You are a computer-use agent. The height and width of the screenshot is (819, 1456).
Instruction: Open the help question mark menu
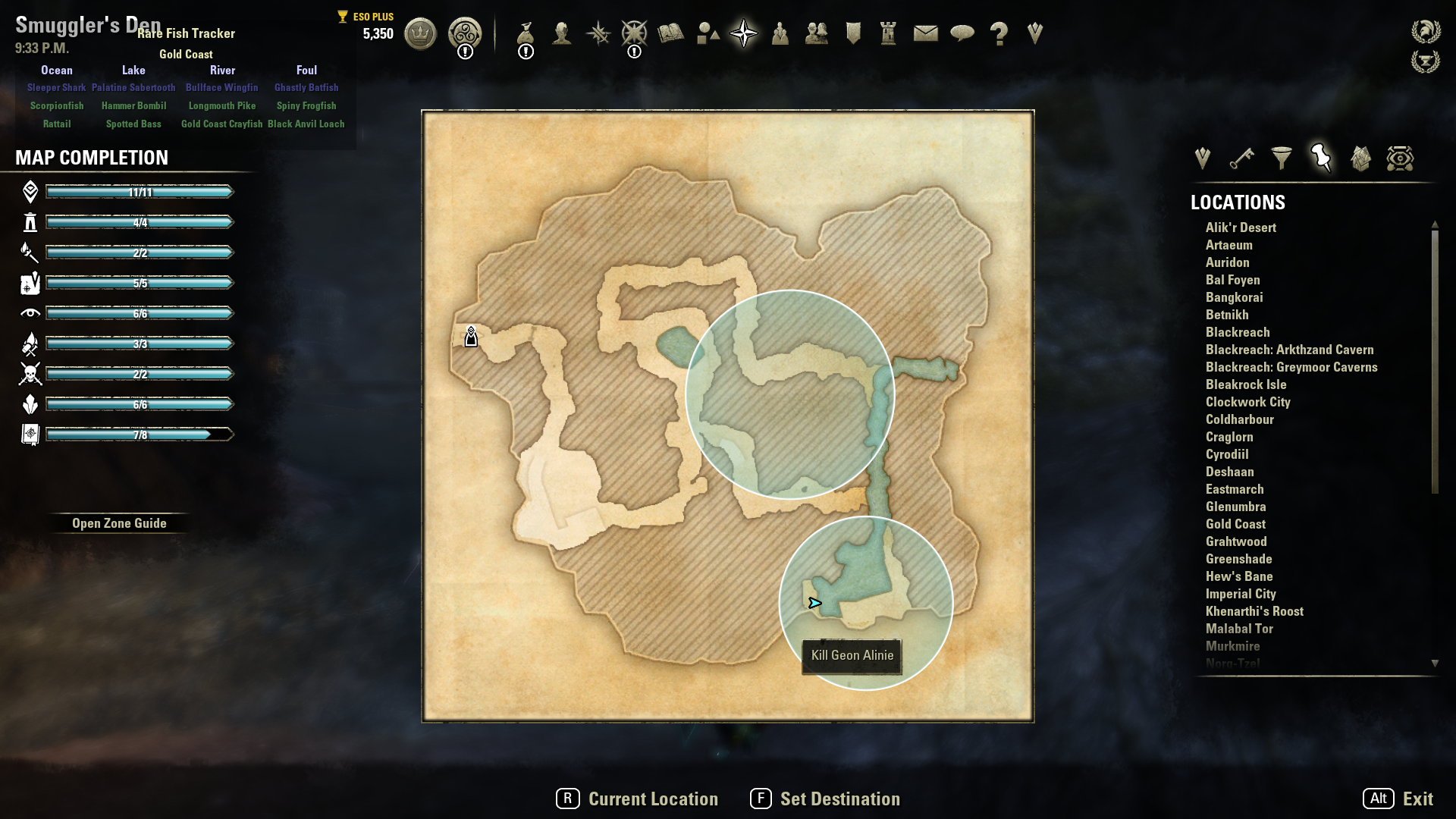999,33
